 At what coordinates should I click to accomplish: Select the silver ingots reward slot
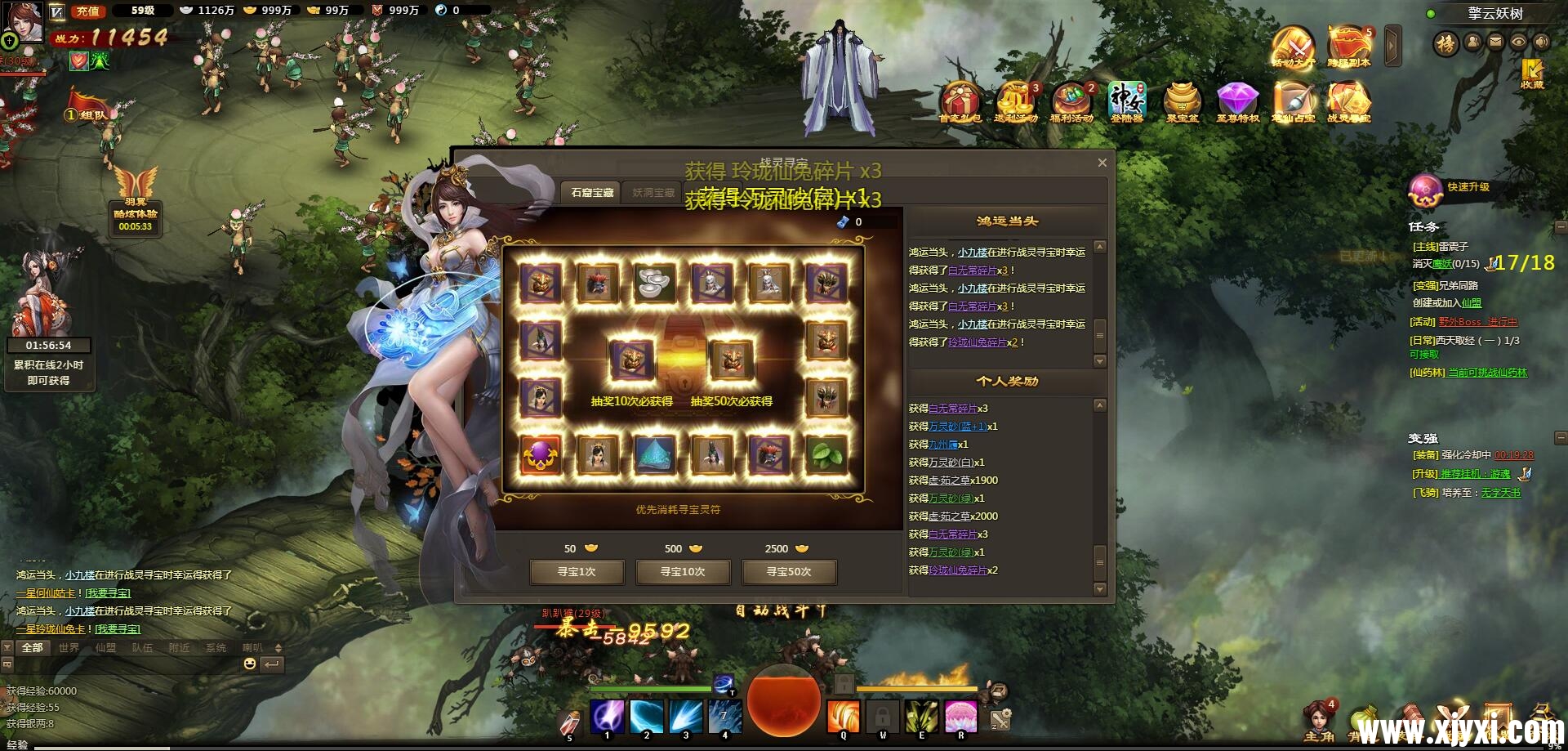654,282
